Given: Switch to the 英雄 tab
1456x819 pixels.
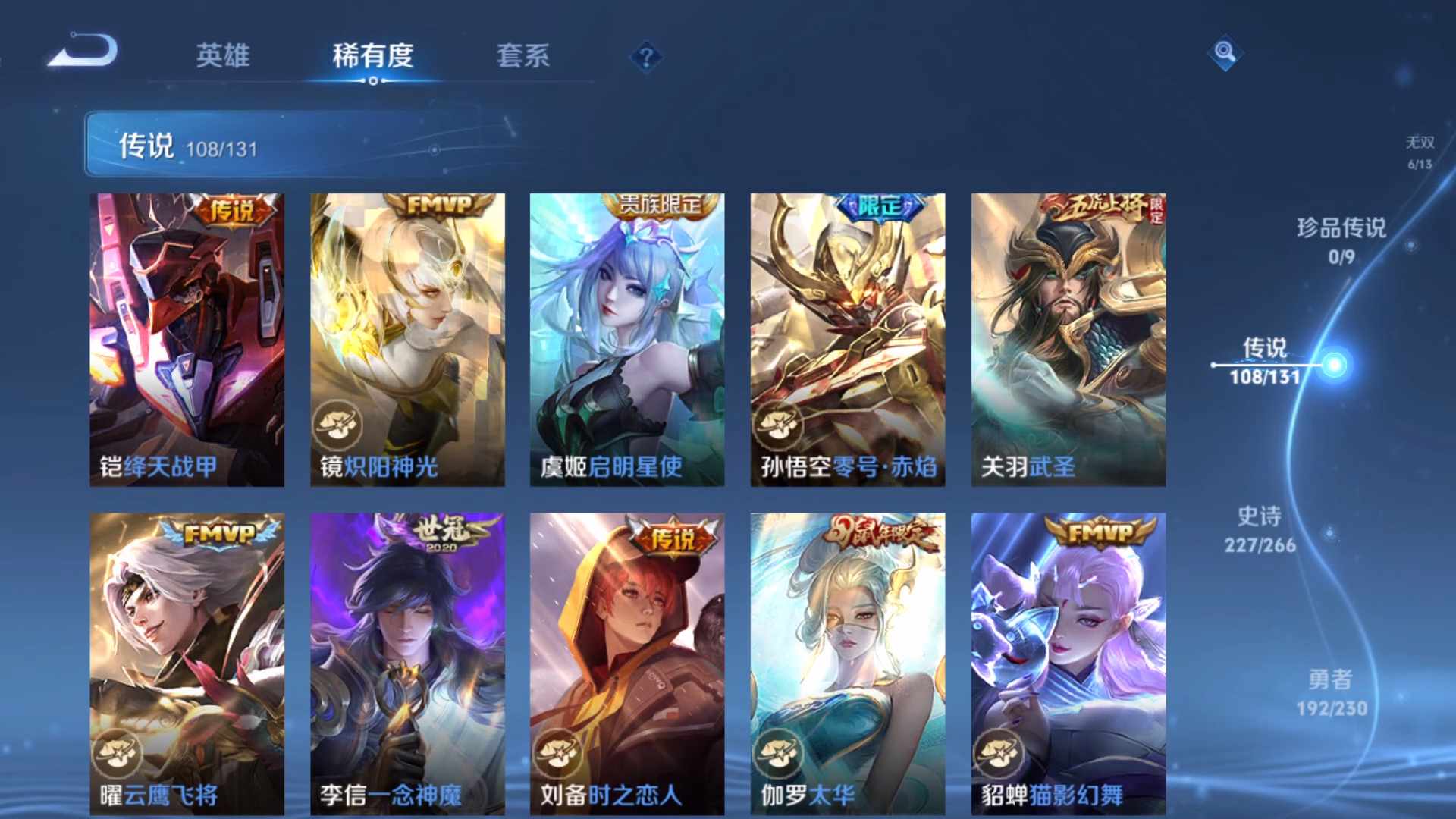Looking at the screenshot, I should pyautogui.click(x=223, y=55).
